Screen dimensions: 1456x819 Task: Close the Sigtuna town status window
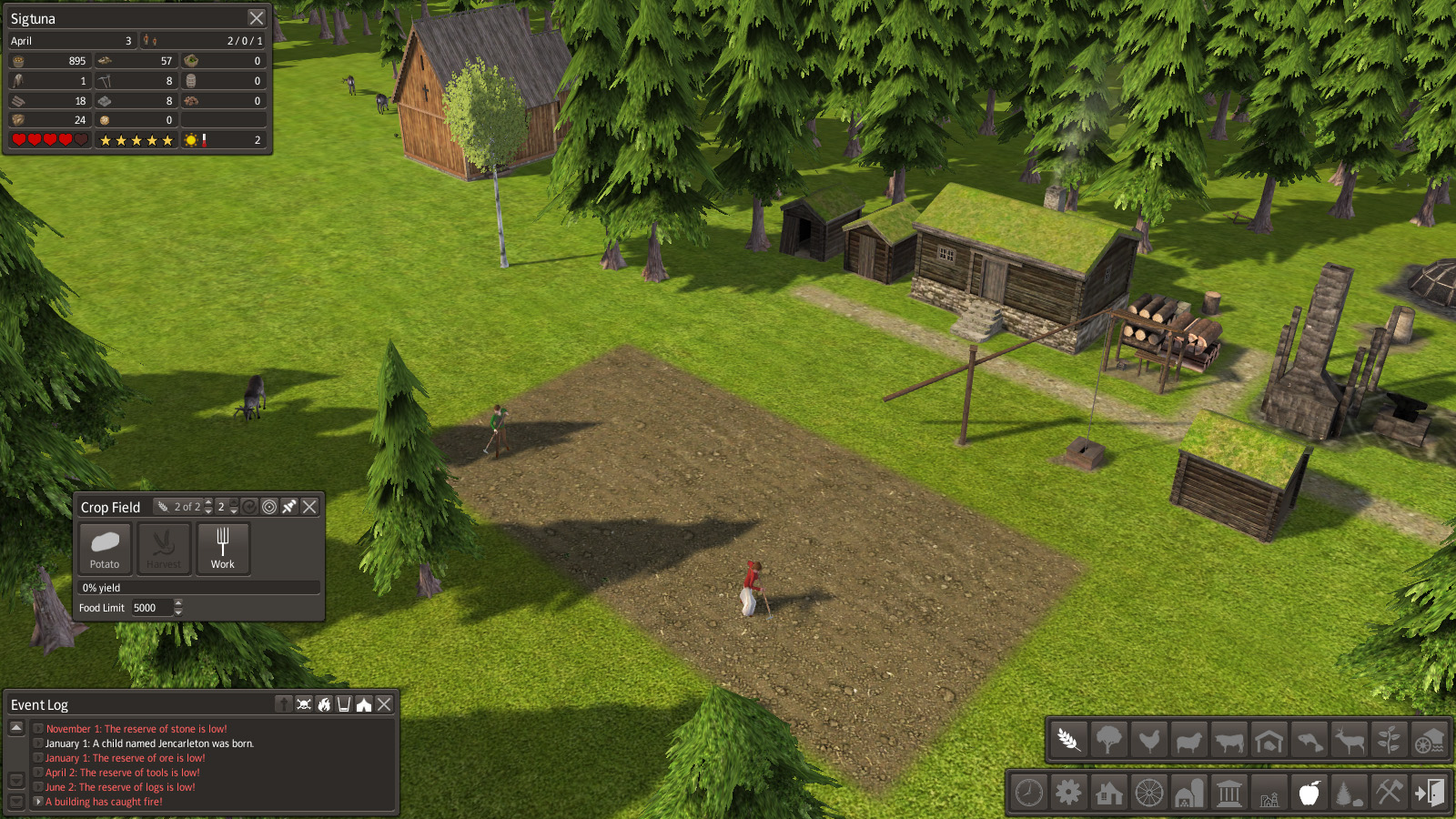(x=257, y=18)
